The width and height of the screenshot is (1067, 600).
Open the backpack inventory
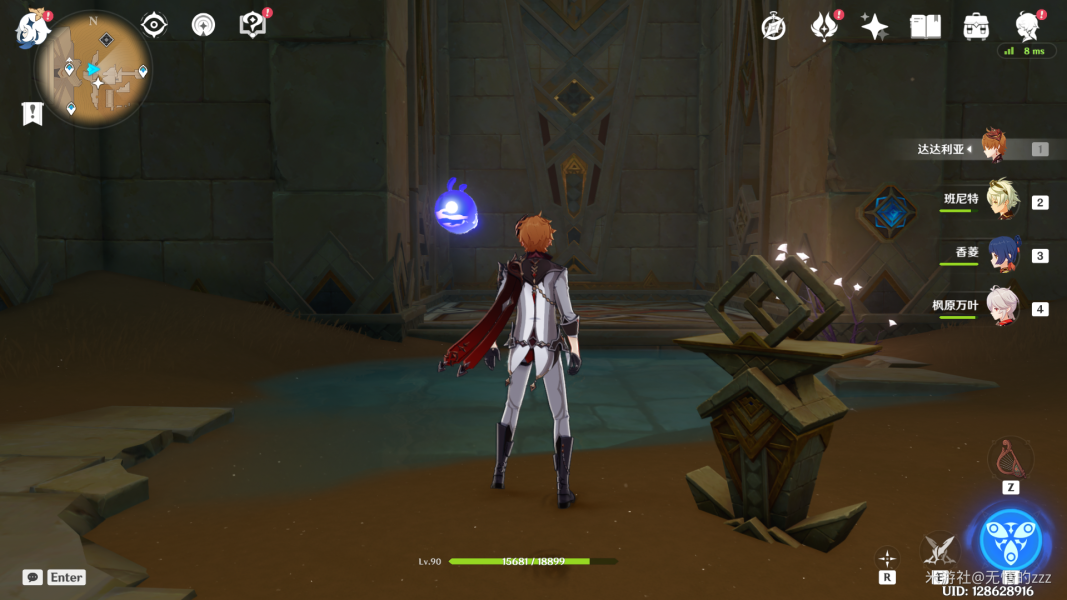tap(976, 27)
